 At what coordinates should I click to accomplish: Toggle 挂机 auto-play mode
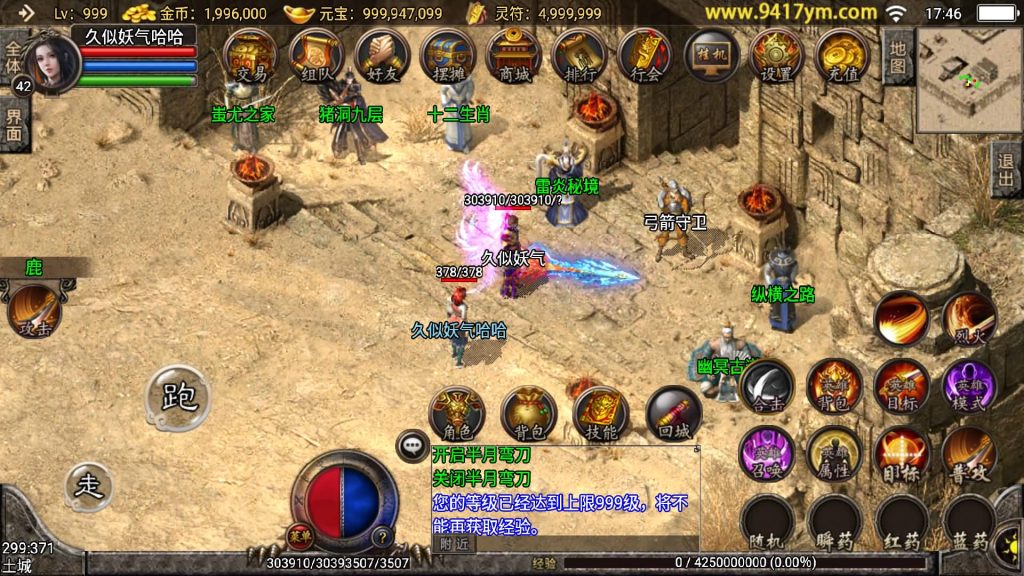point(712,55)
